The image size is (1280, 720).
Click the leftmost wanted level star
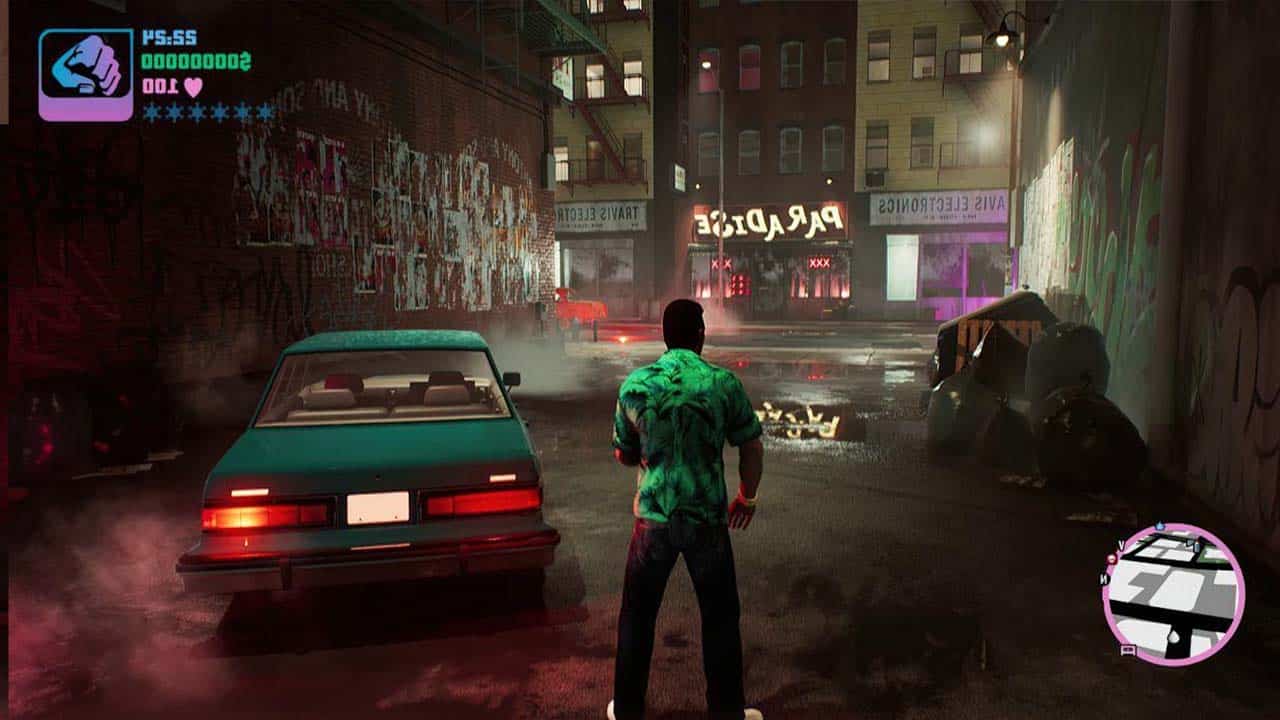tap(151, 111)
